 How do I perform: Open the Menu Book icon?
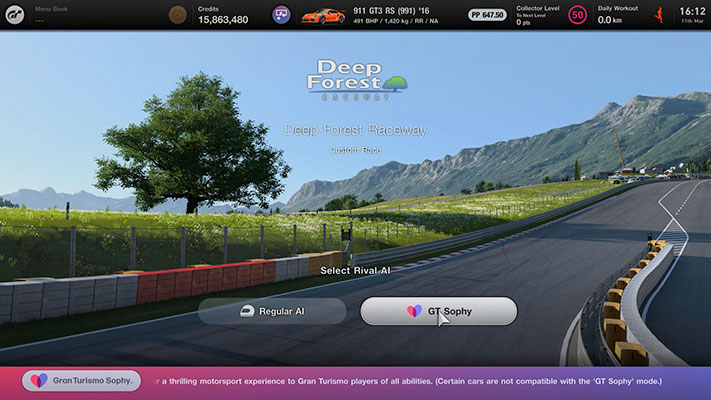click(x=177, y=15)
